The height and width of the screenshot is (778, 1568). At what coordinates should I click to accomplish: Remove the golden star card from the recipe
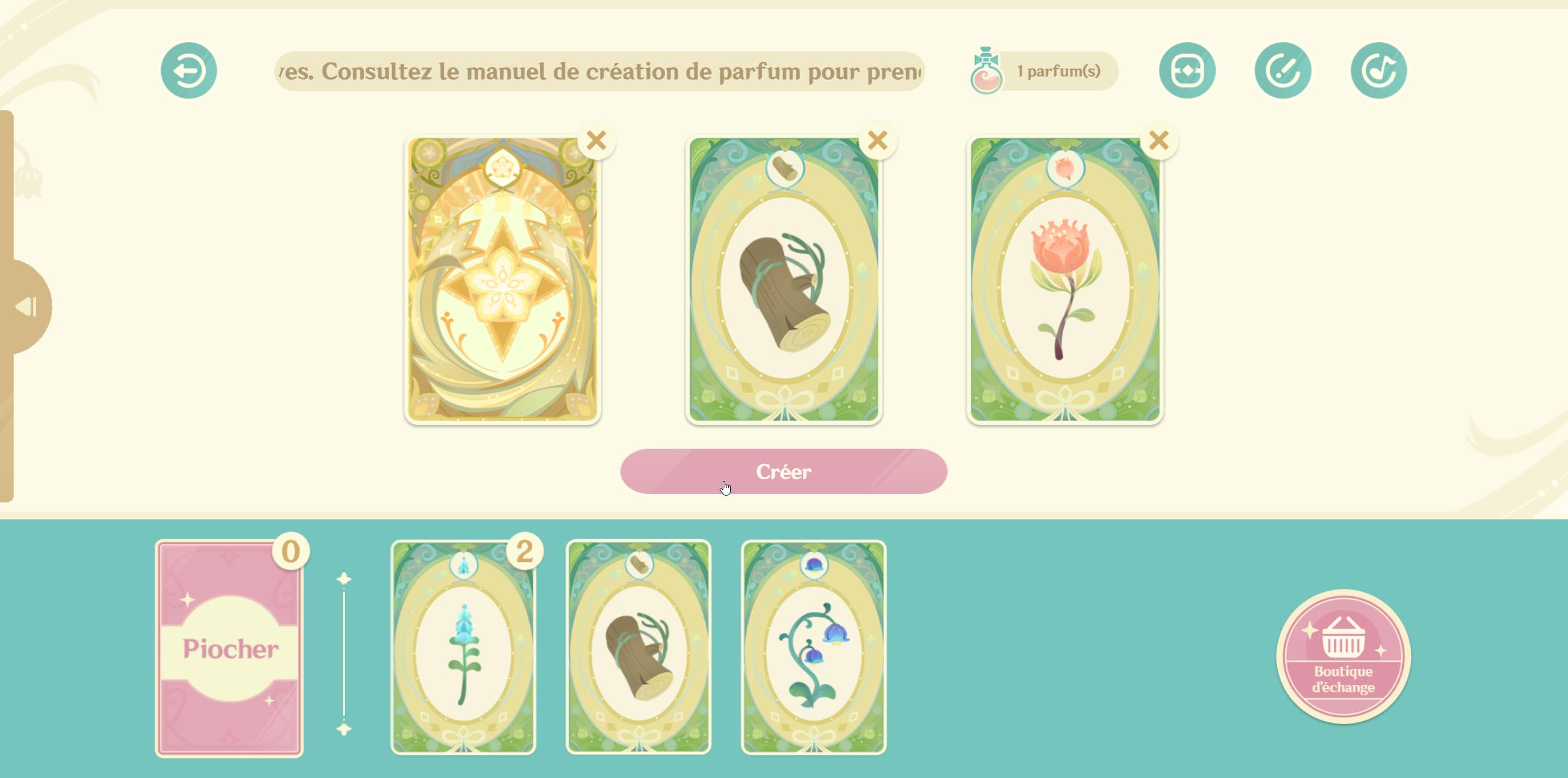point(596,140)
